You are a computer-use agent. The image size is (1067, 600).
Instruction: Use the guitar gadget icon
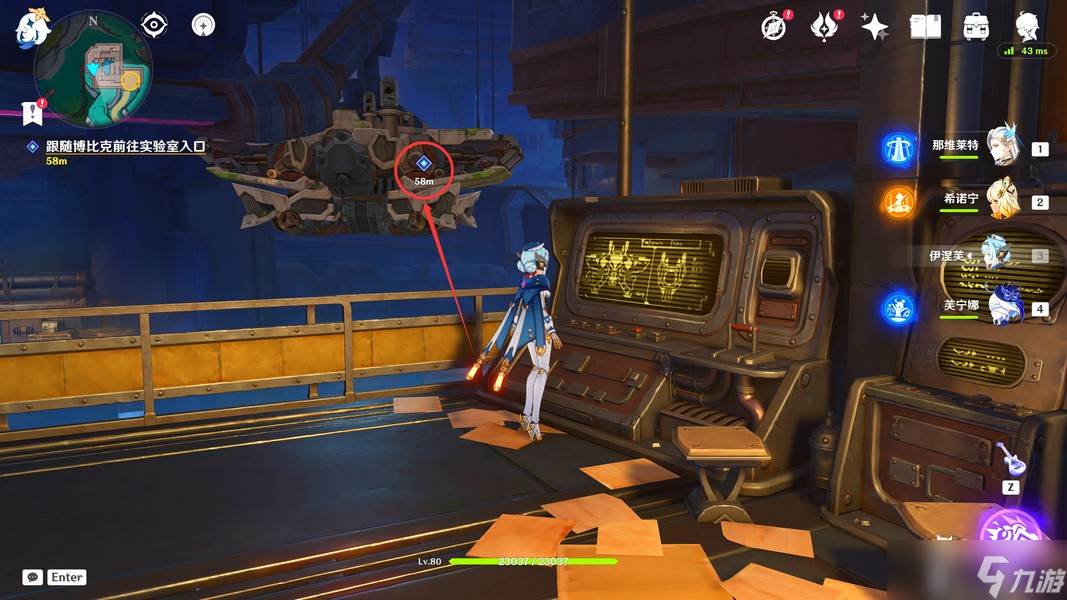1010,459
